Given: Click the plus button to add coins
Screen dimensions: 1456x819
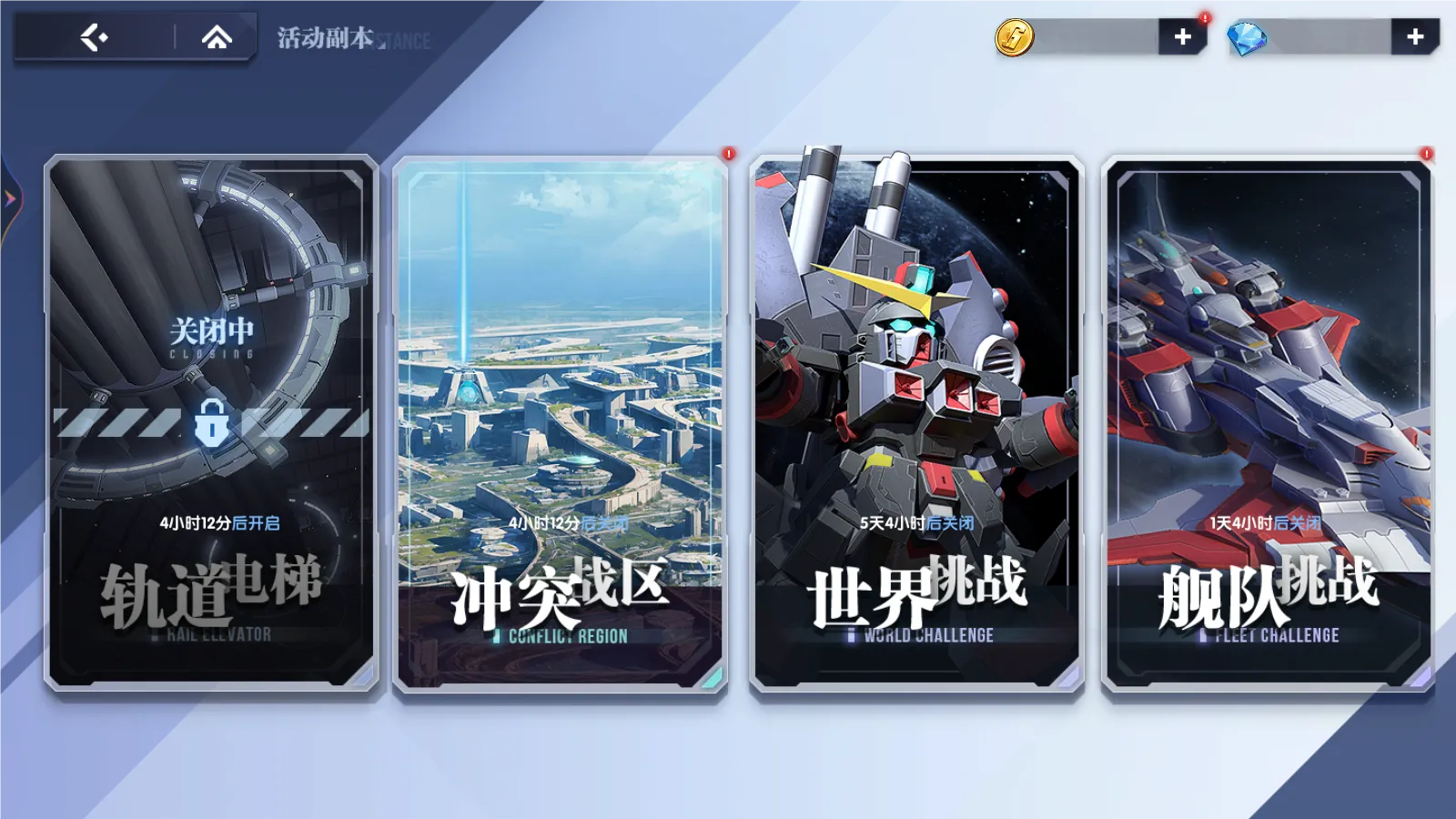Looking at the screenshot, I should [x=1182, y=37].
